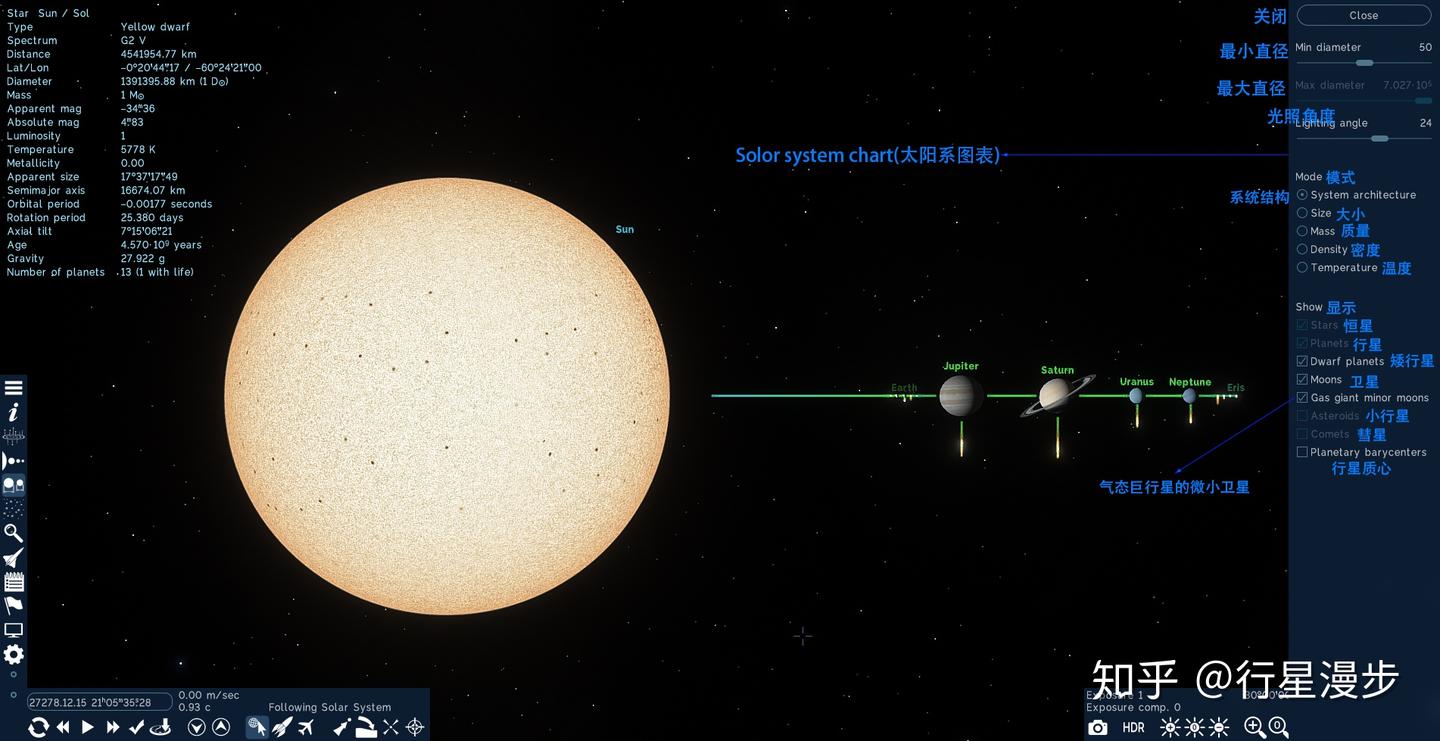Toggle the HDR button
Screen dimensions: 1440x741
tap(1133, 728)
